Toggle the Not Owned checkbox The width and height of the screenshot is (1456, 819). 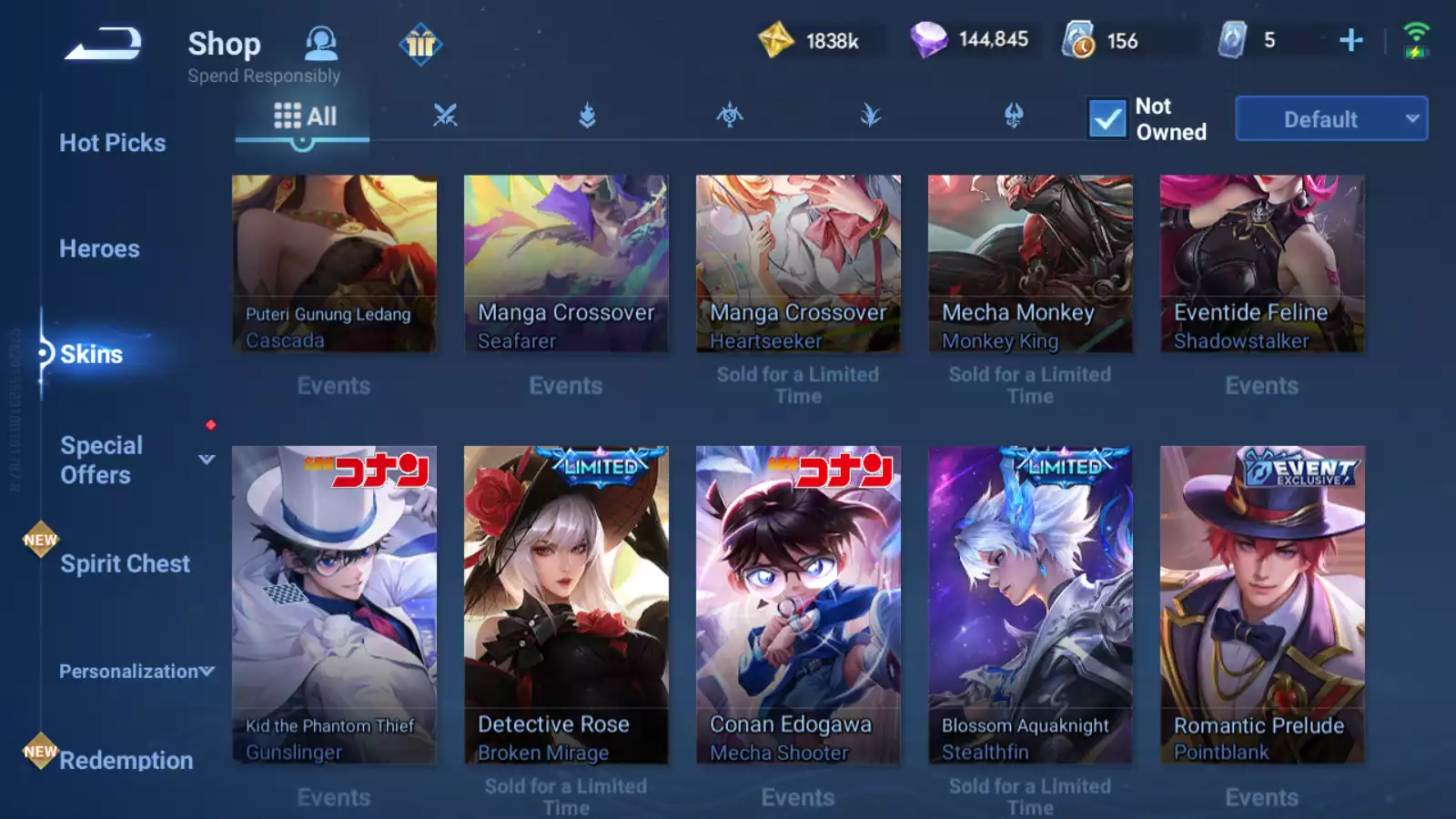click(1107, 119)
